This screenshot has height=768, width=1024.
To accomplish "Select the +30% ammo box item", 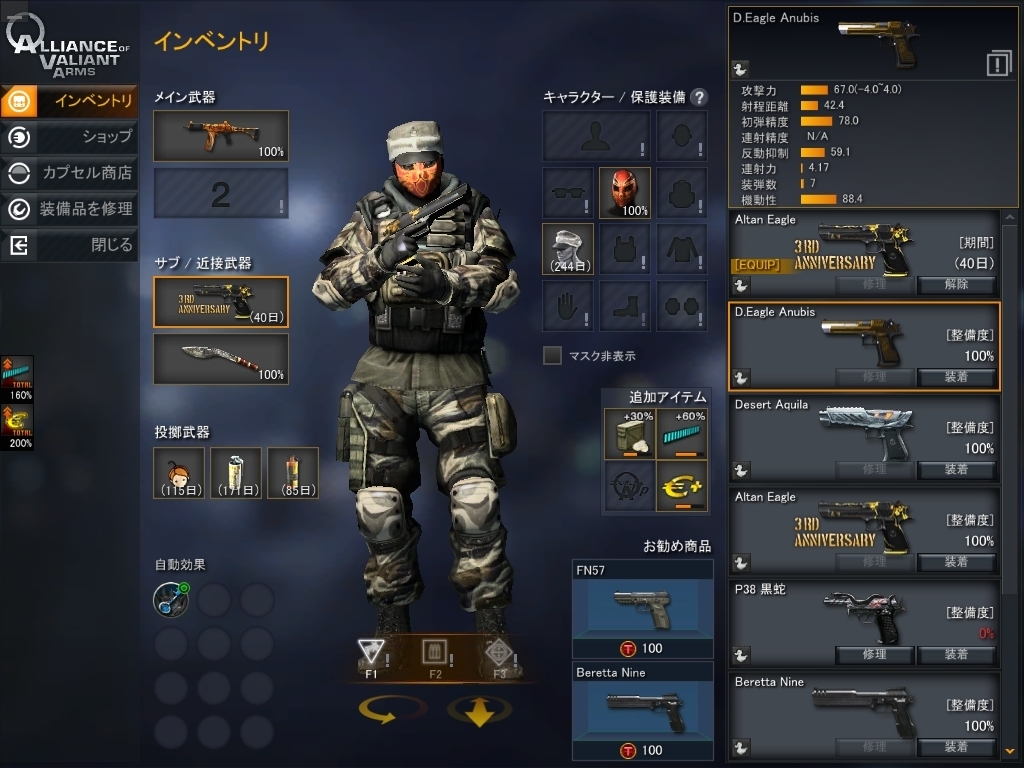I will point(629,434).
